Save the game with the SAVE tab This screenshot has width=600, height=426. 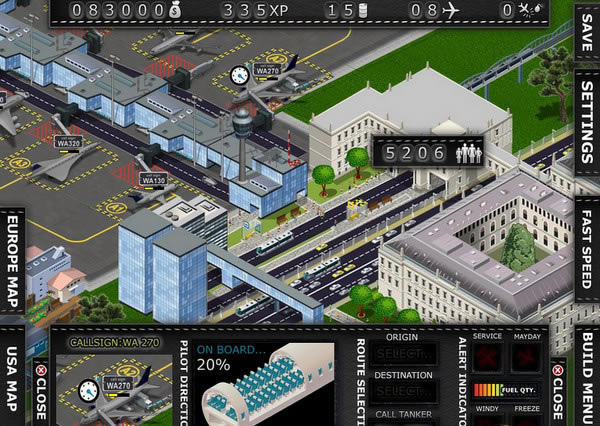click(586, 35)
